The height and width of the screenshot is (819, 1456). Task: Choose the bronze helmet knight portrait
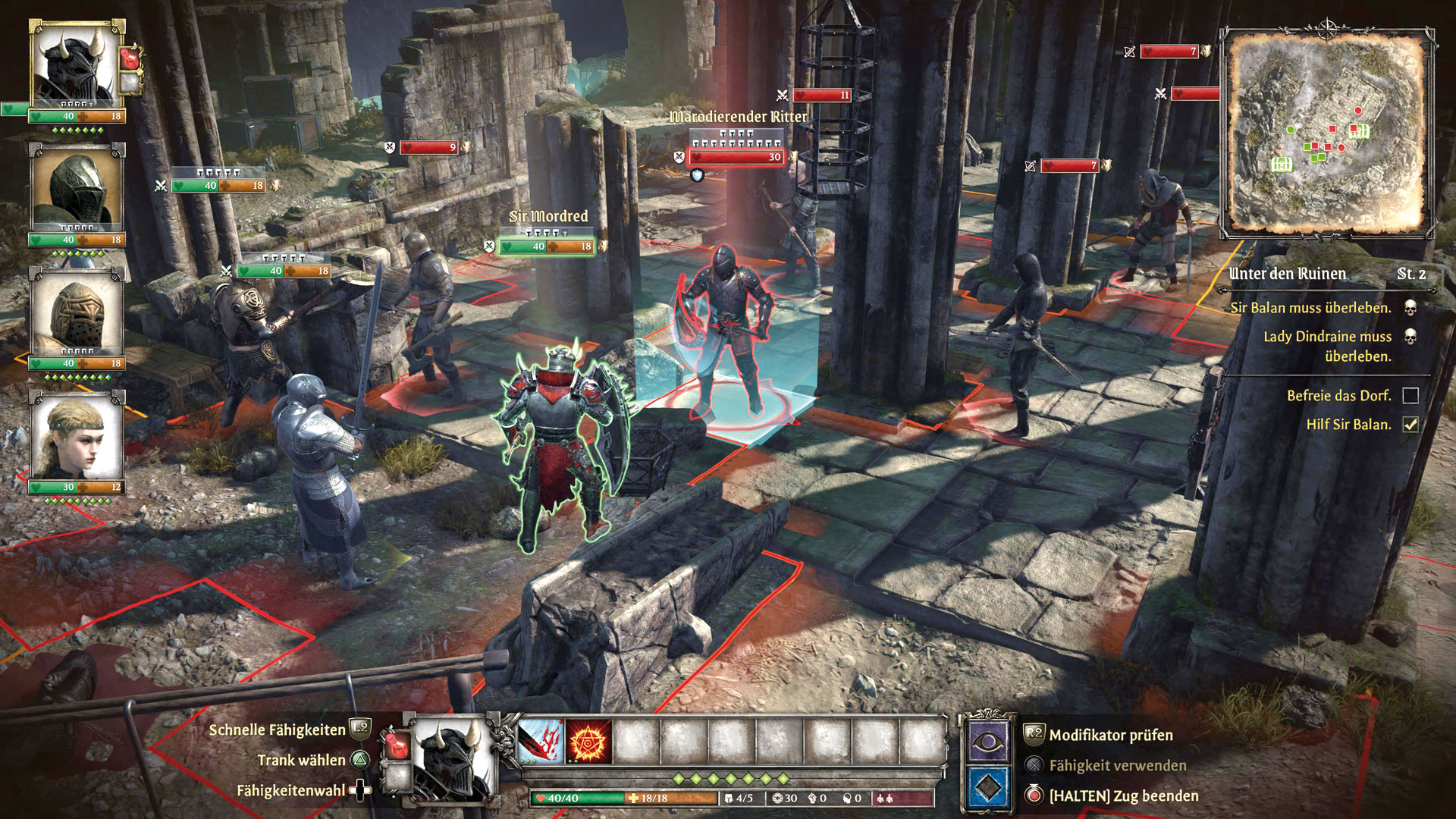pos(76,312)
